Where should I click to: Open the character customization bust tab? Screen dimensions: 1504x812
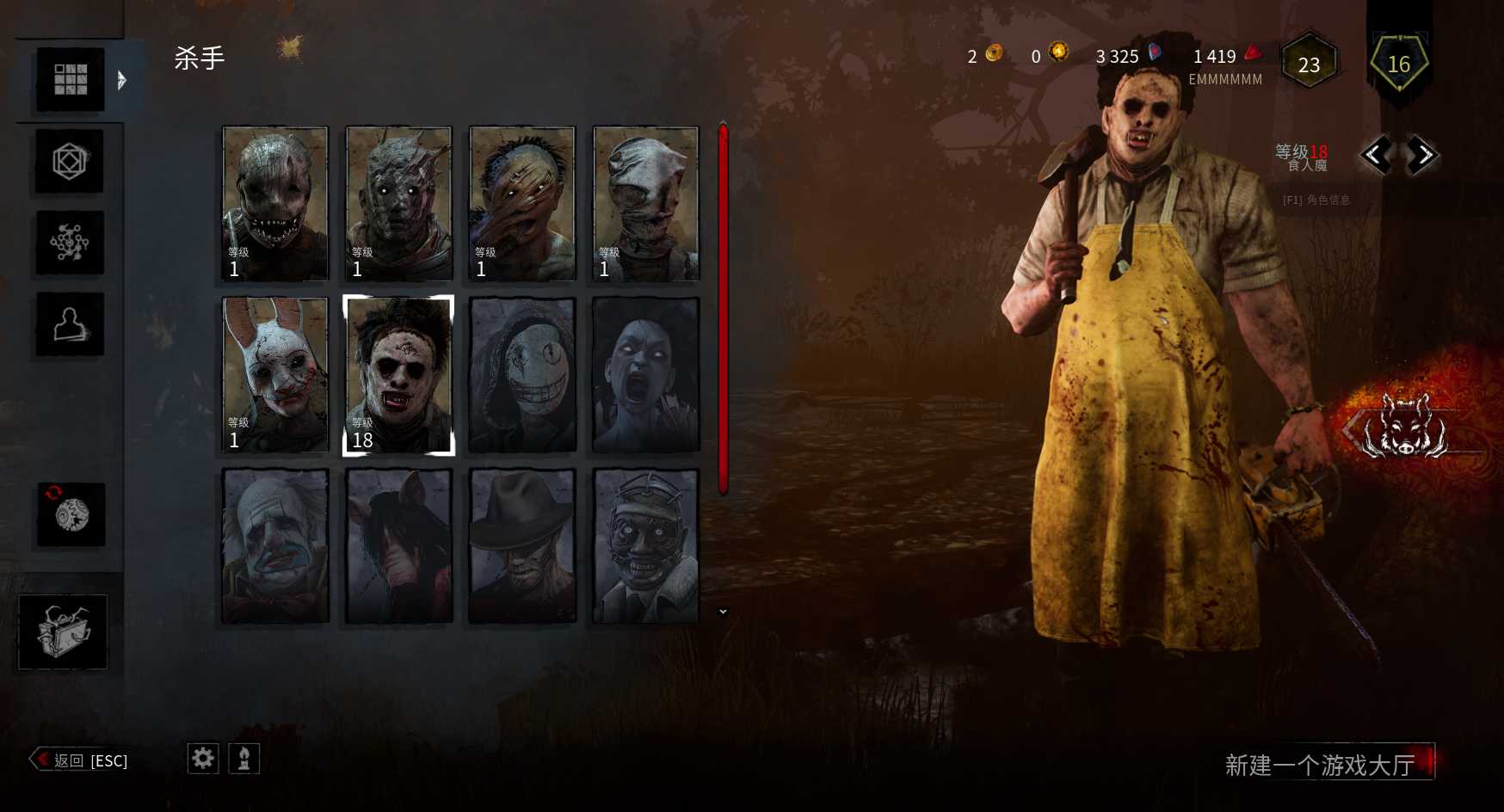(70, 324)
